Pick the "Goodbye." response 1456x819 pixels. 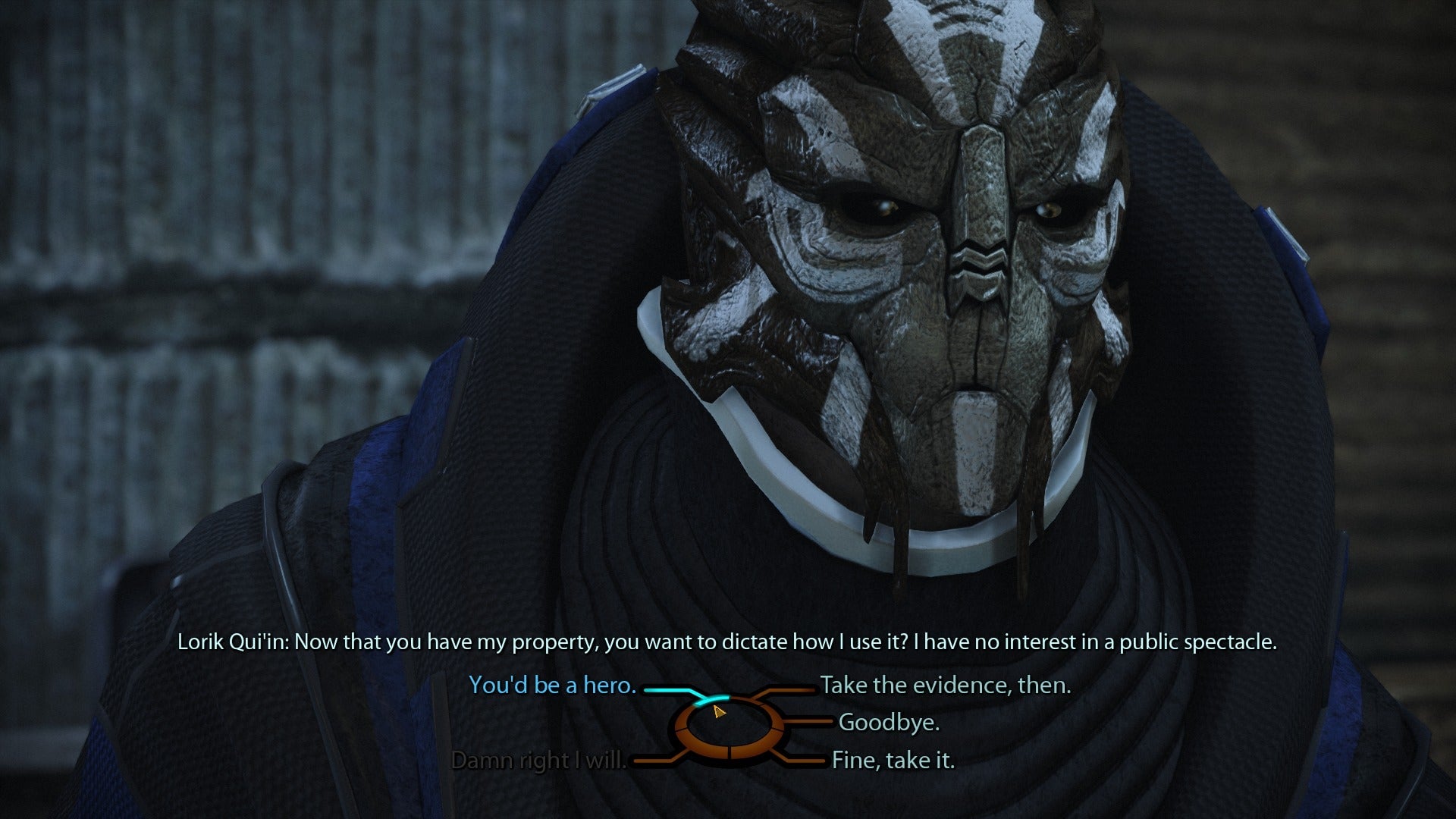[x=889, y=723]
